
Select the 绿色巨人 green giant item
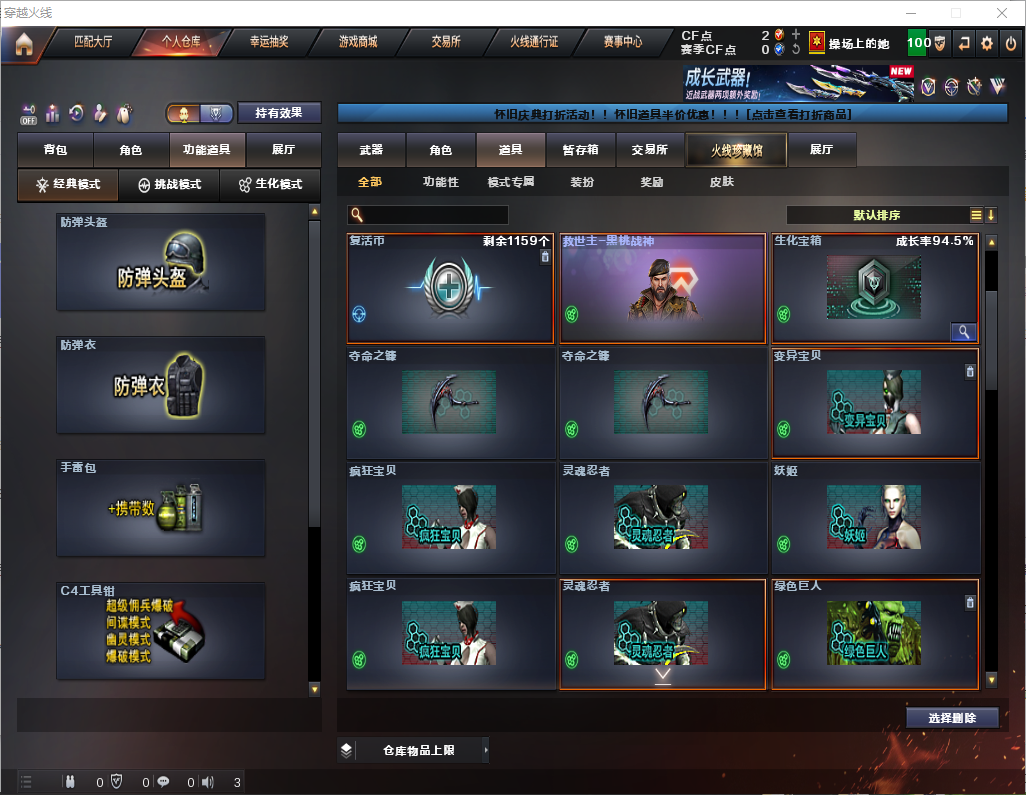(x=875, y=634)
